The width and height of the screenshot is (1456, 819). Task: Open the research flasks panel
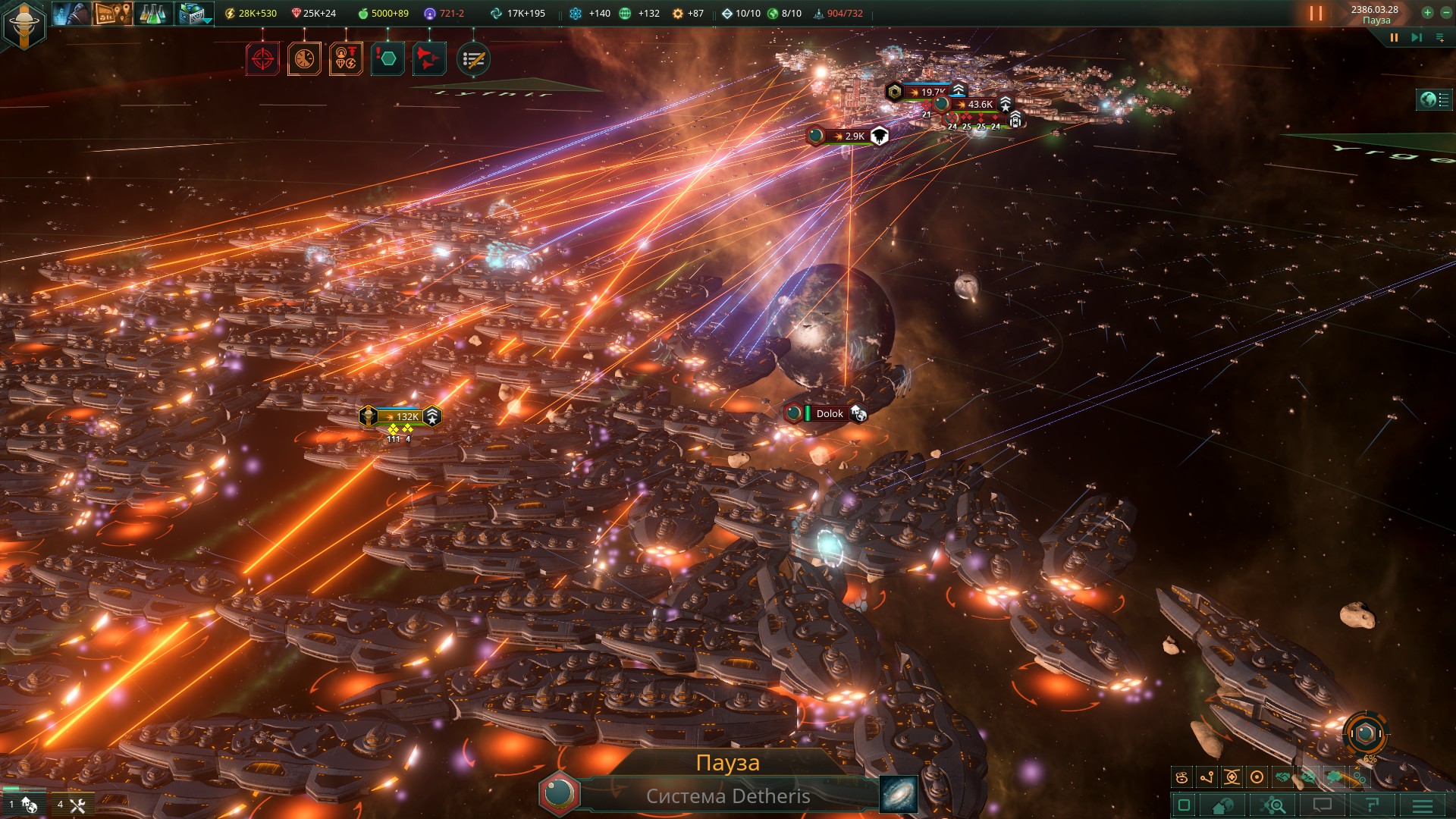pos(153,14)
